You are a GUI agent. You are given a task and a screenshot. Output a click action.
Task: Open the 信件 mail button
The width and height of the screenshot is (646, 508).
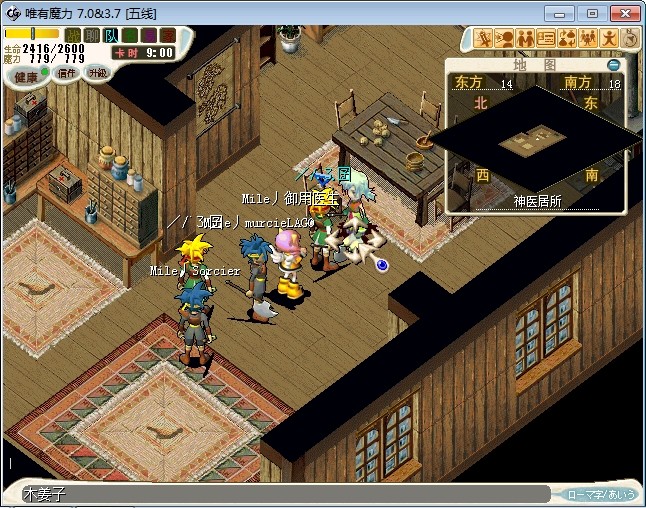pos(66,74)
